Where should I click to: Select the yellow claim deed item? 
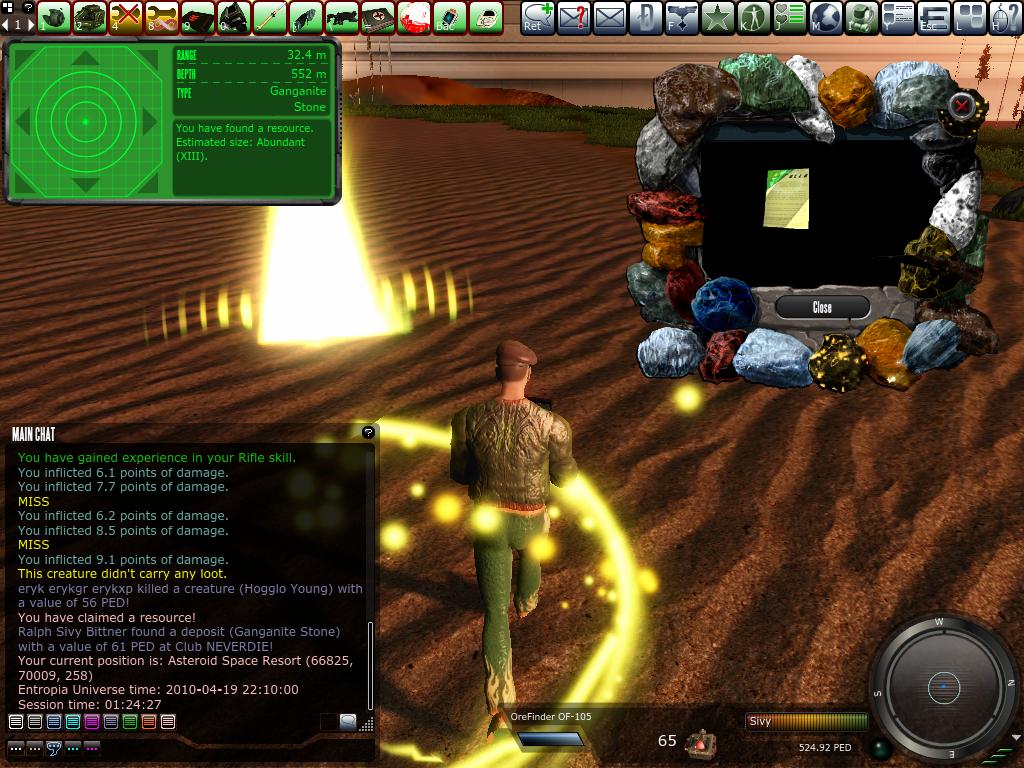point(786,198)
